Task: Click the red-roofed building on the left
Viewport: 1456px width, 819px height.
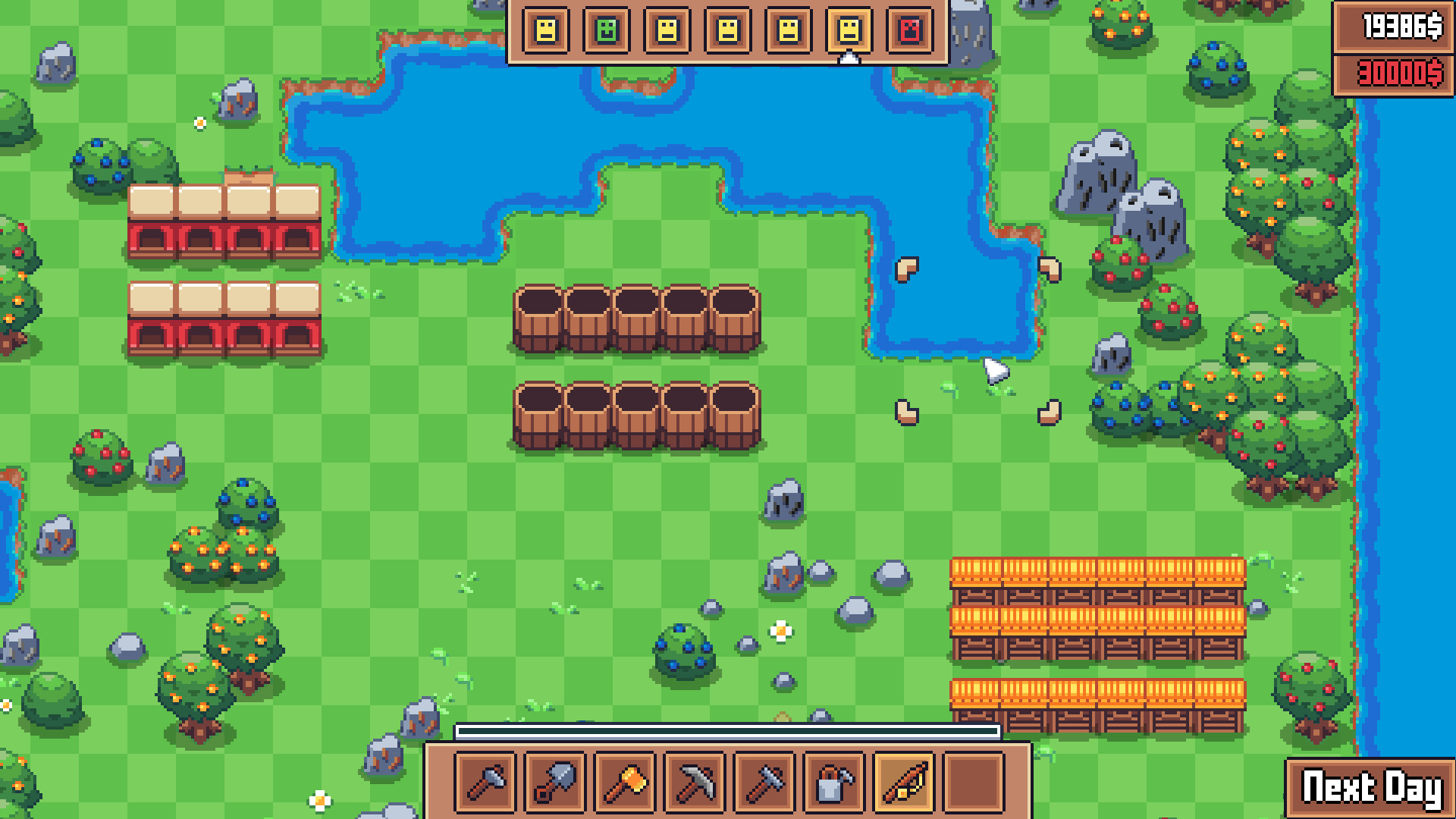Action: click(220, 220)
